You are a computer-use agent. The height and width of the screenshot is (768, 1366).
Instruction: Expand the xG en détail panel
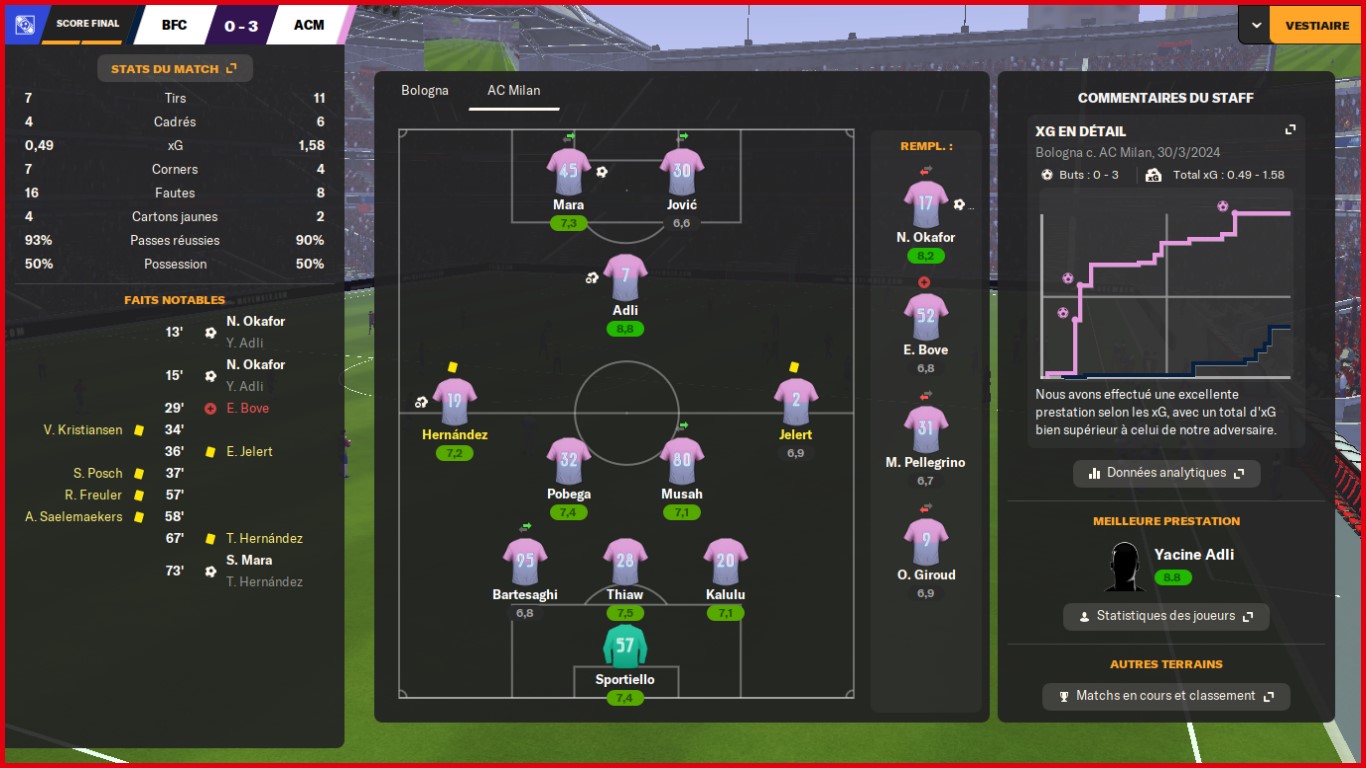click(1290, 130)
